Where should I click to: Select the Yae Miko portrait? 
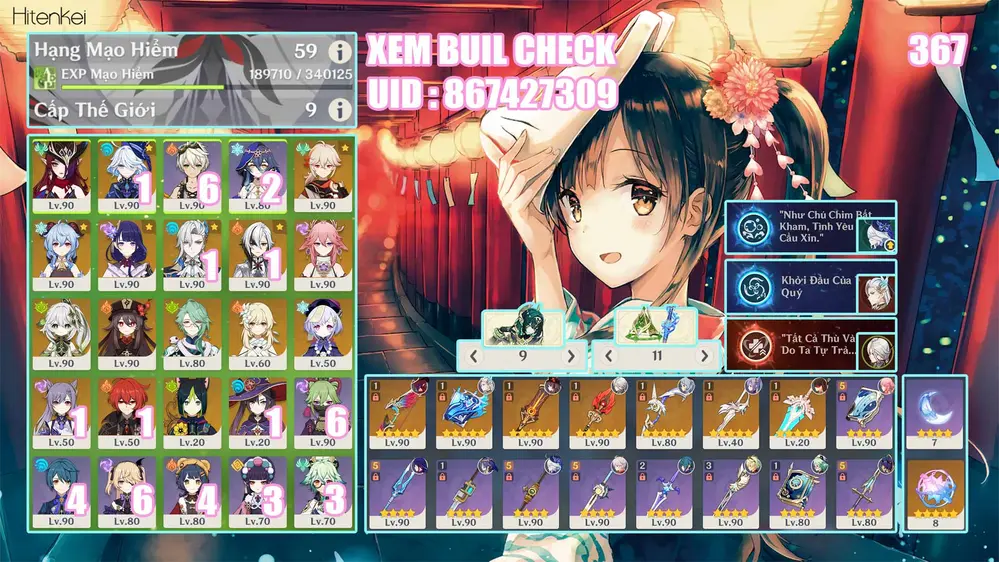tap(322, 255)
